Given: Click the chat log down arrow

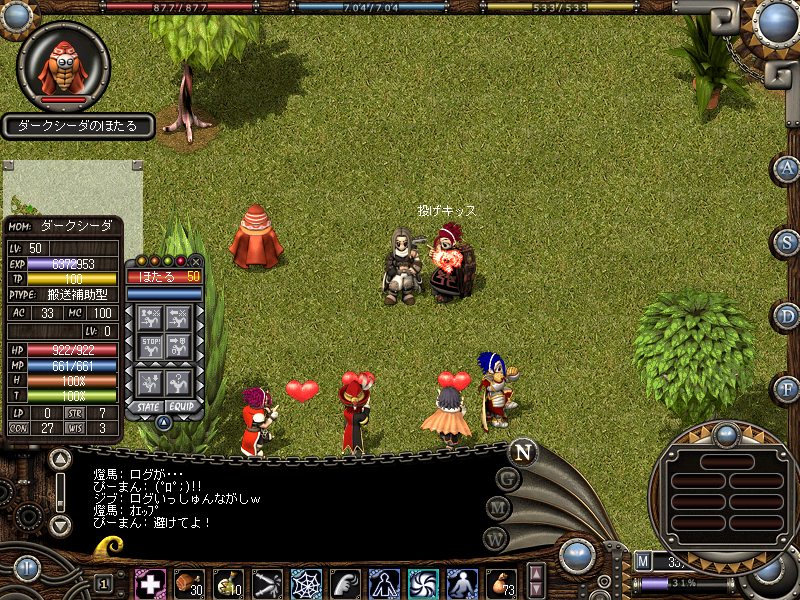Looking at the screenshot, I should click(x=60, y=524).
